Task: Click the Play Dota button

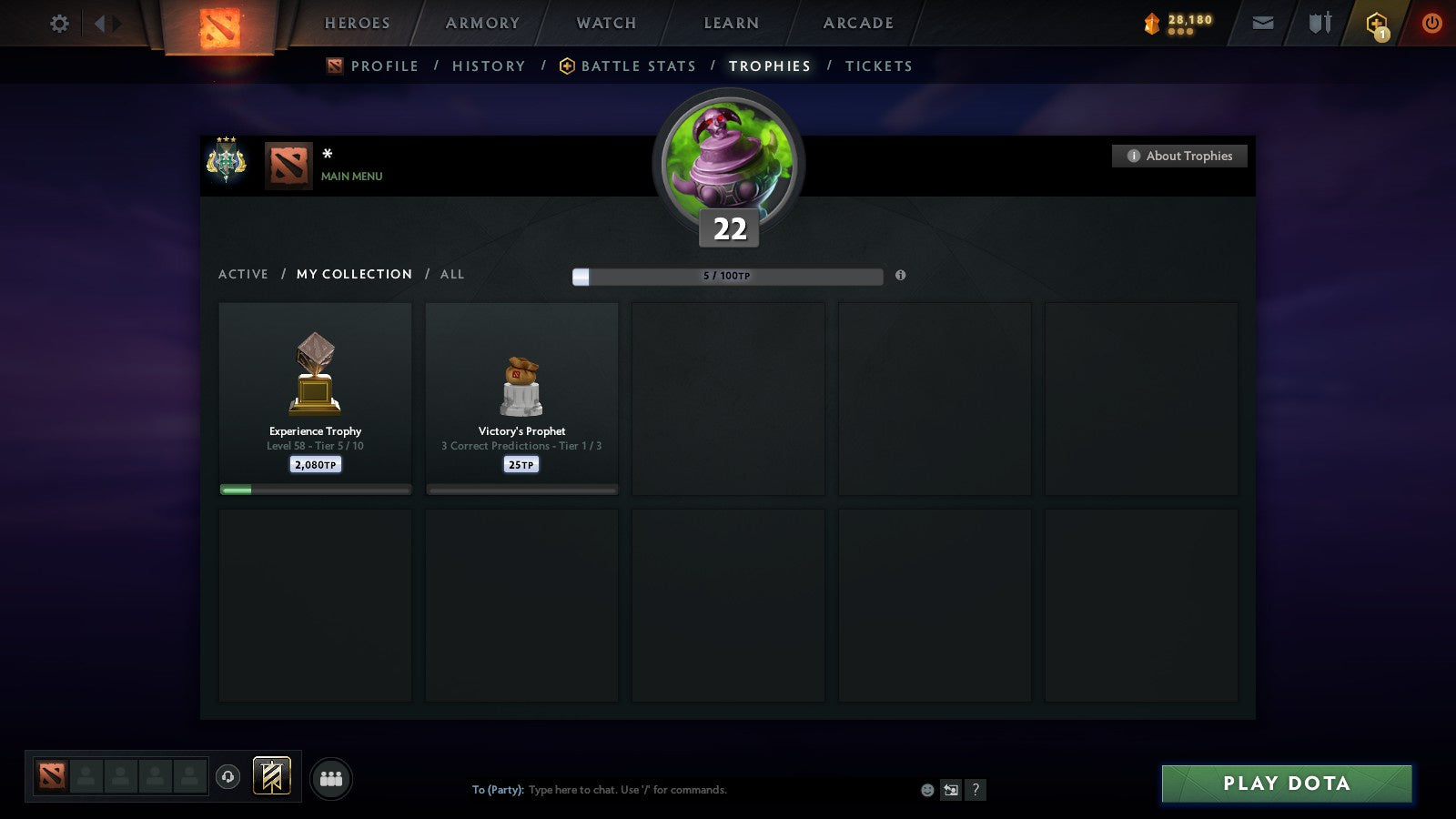Action: coord(1286,783)
